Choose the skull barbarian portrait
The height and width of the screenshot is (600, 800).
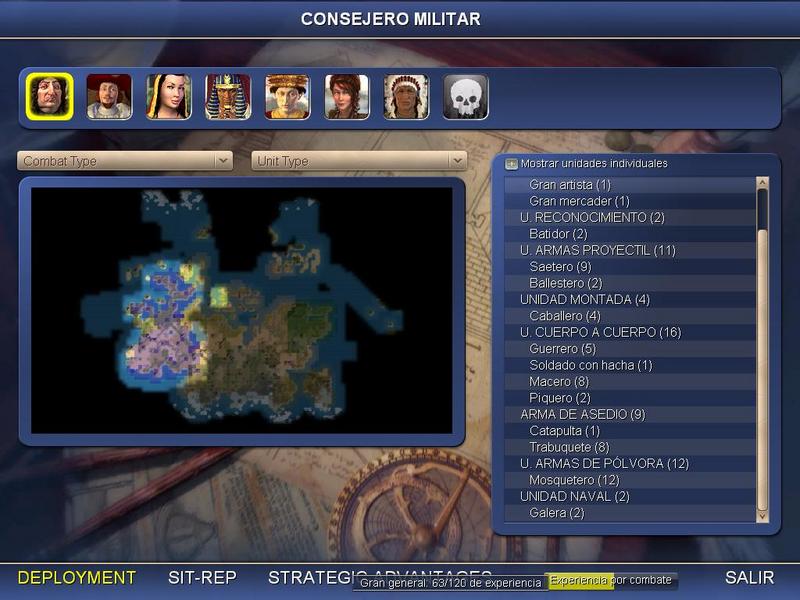(466, 97)
